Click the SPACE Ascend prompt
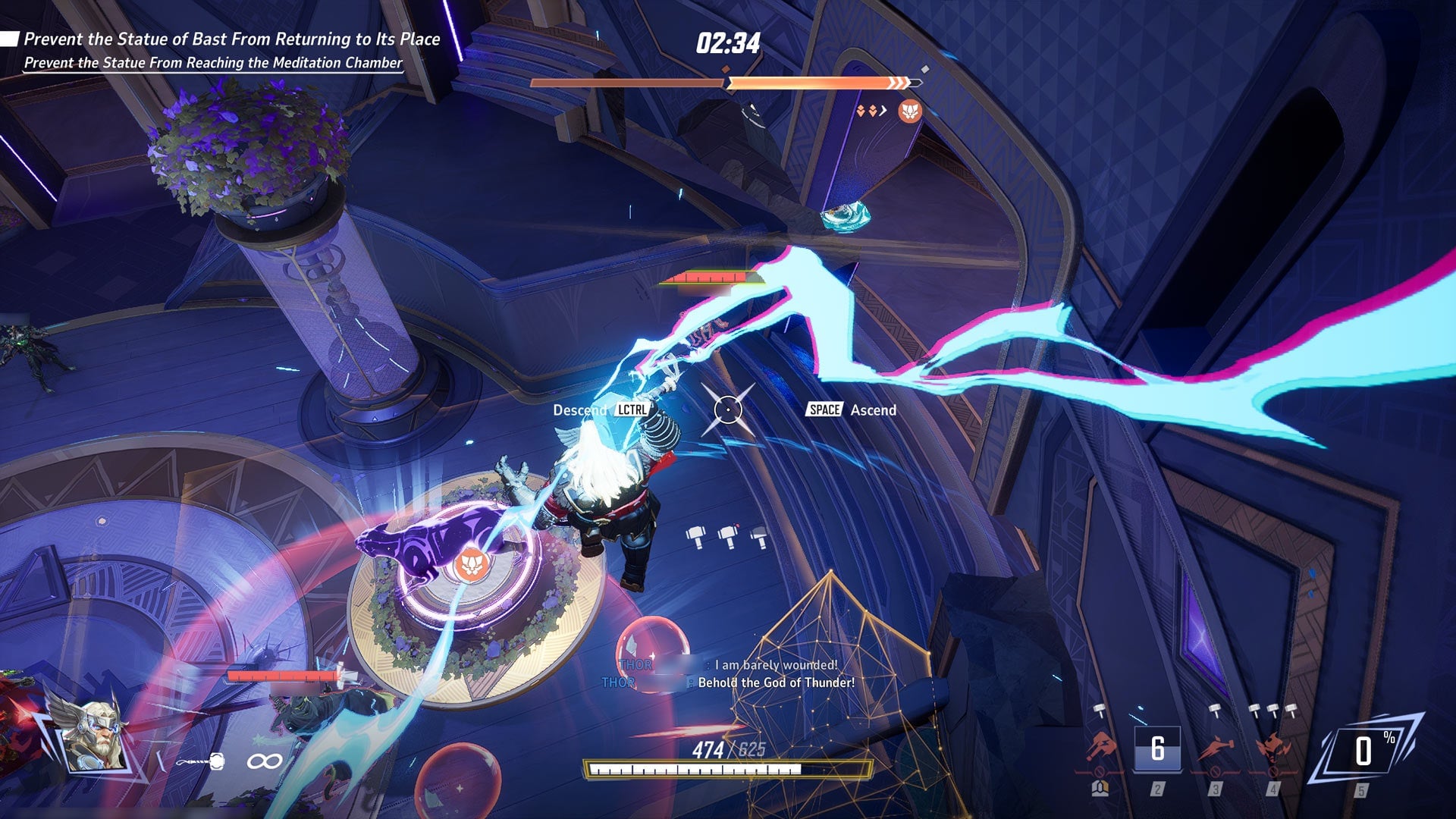Screen dimensions: 1456x819 849,410
